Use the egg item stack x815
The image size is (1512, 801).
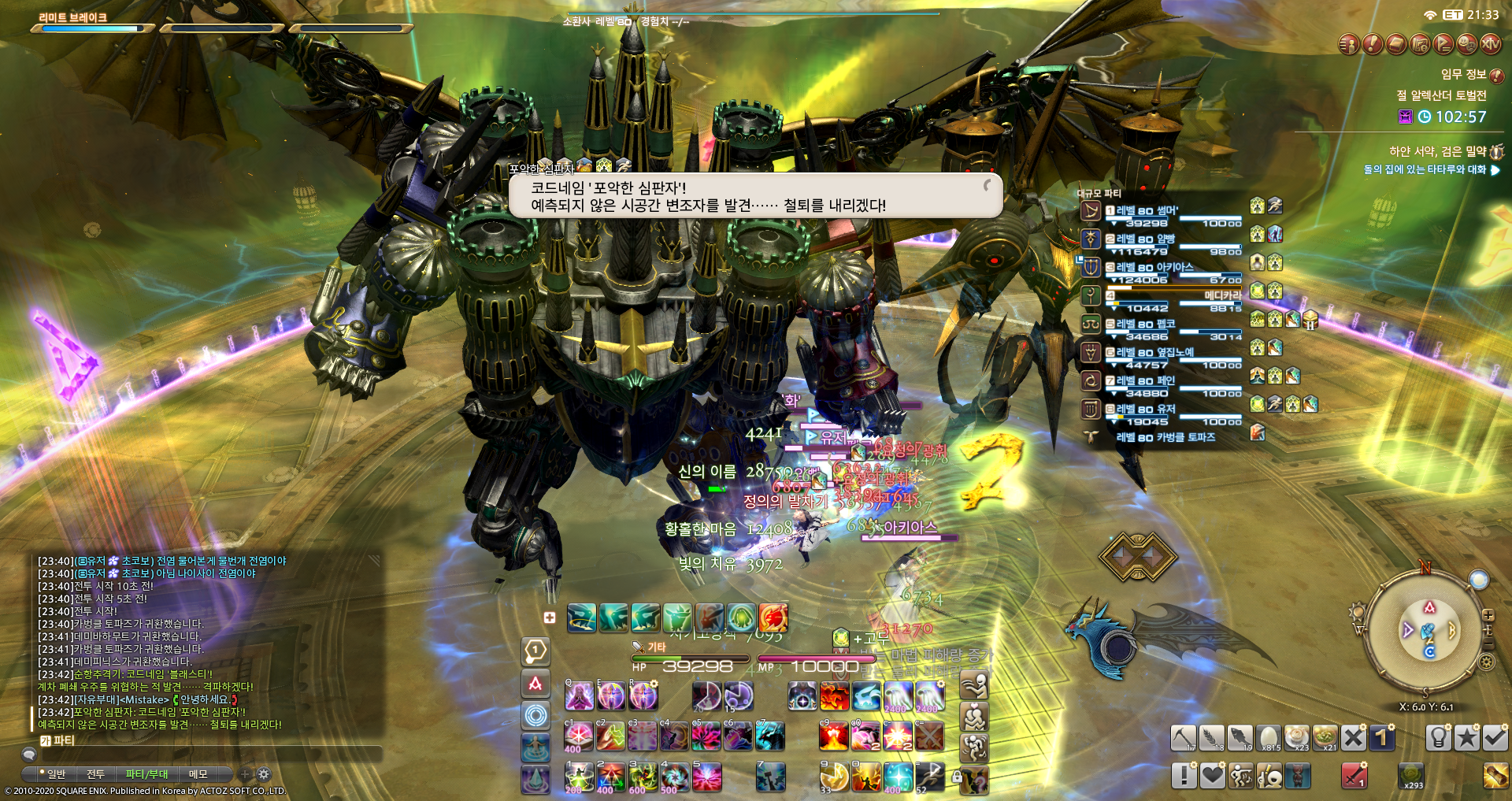pyautogui.click(x=1268, y=738)
